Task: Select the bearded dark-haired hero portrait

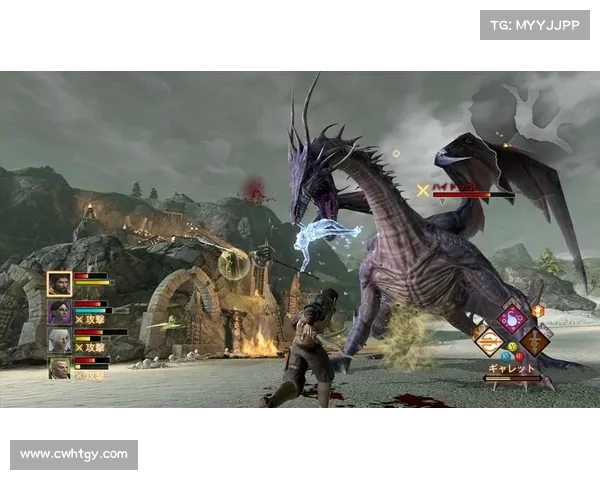Action: (x=59, y=284)
